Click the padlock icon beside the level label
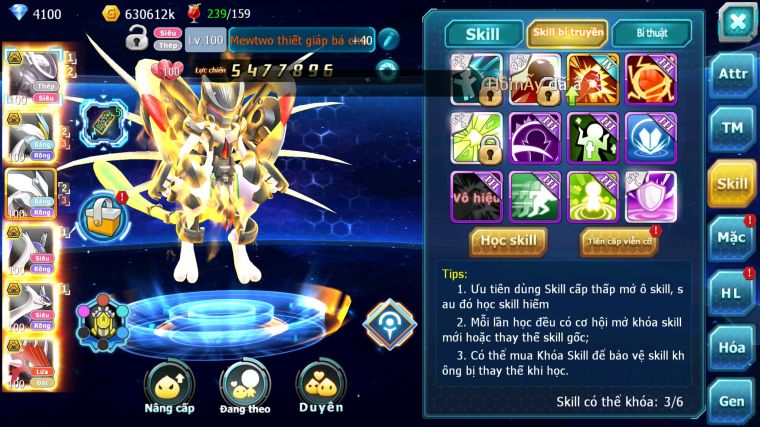Viewport: 760px width, 427px height. click(x=137, y=40)
